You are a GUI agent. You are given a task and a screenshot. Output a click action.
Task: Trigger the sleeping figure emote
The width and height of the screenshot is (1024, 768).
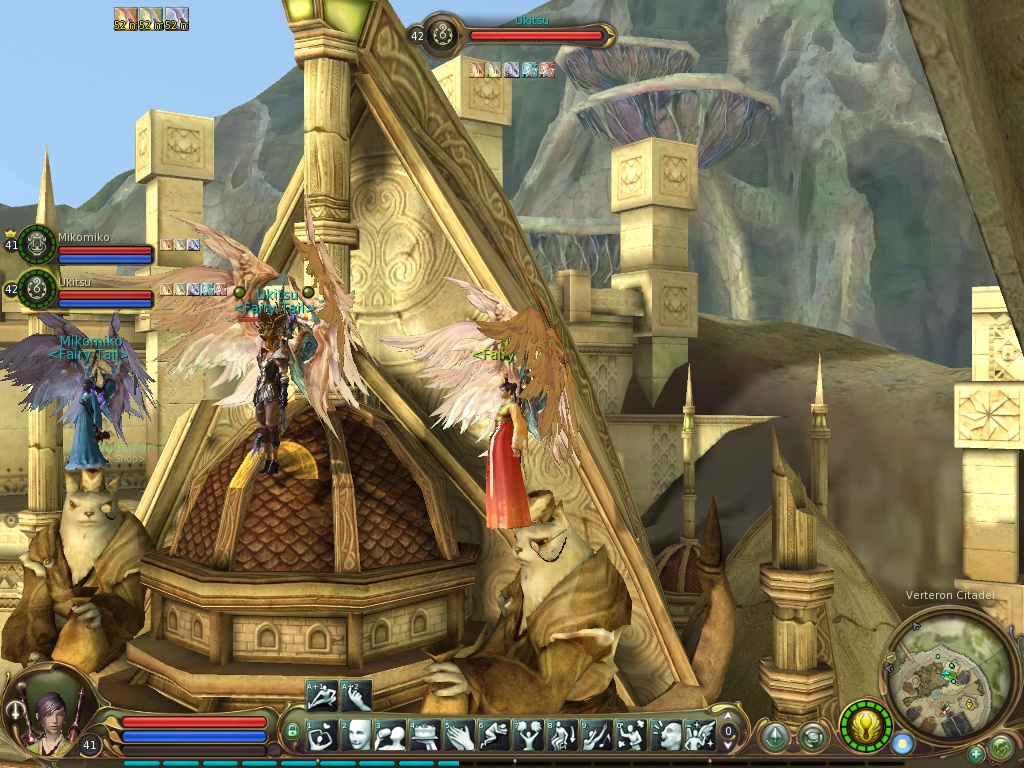pyautogui.click(x=494, y=735)
